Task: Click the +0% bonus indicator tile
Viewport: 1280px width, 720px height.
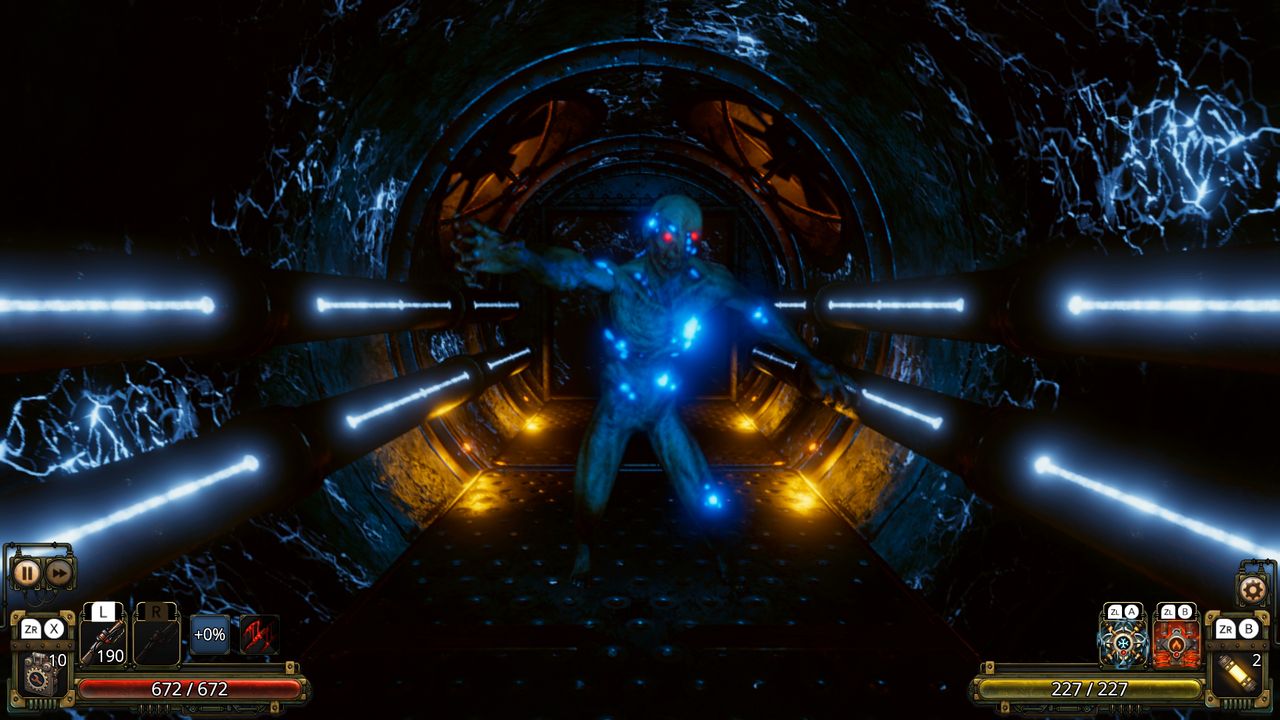Action: coord(209,635)
